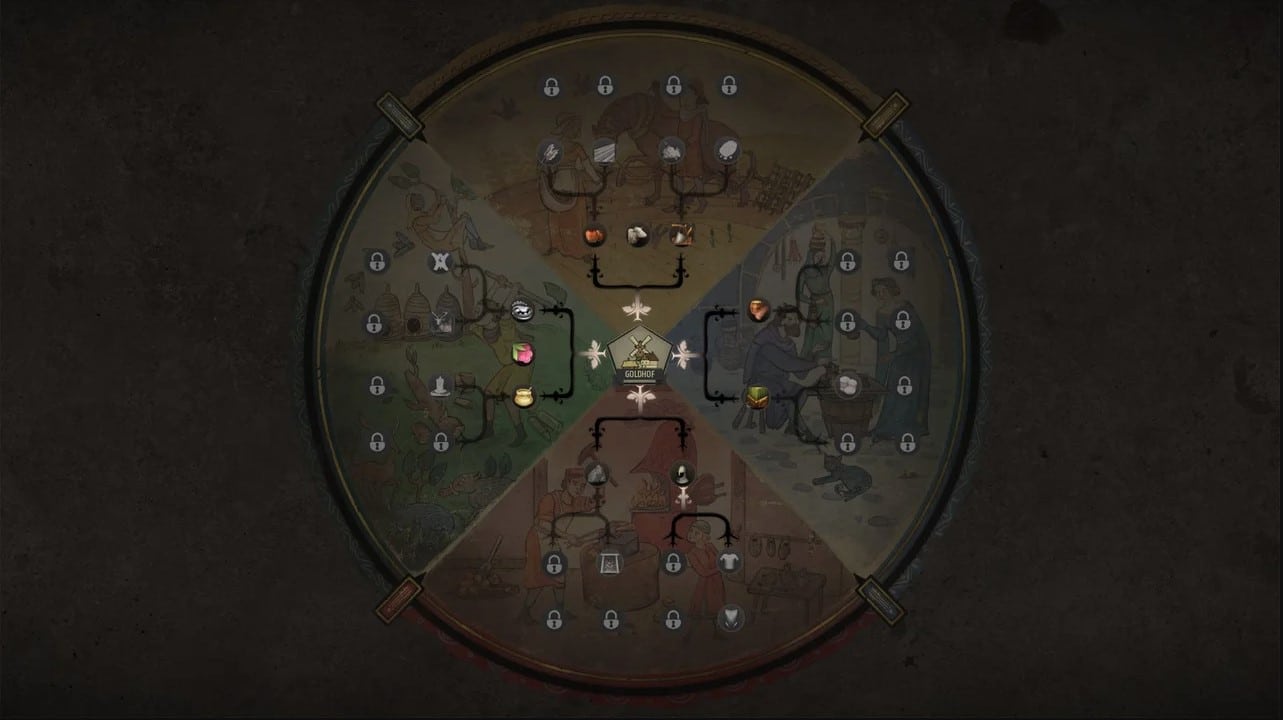Select the gambeson shirt development icon
Viewport: 1283px width, 720px height.
[729, 561]
